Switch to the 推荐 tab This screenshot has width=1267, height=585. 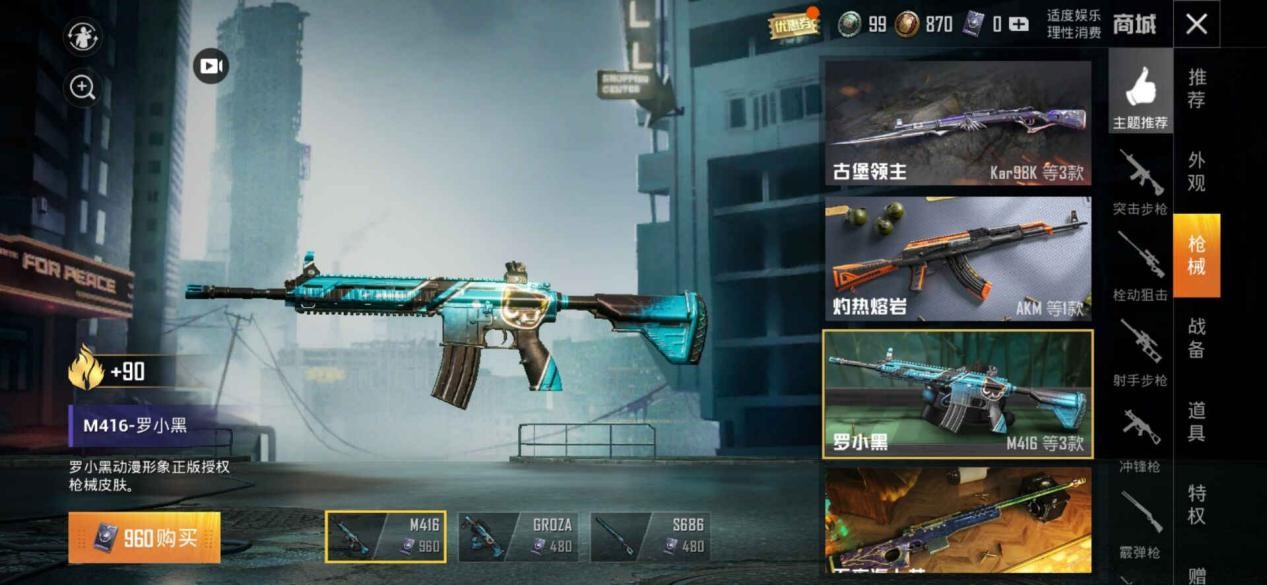coord(1196,88)
